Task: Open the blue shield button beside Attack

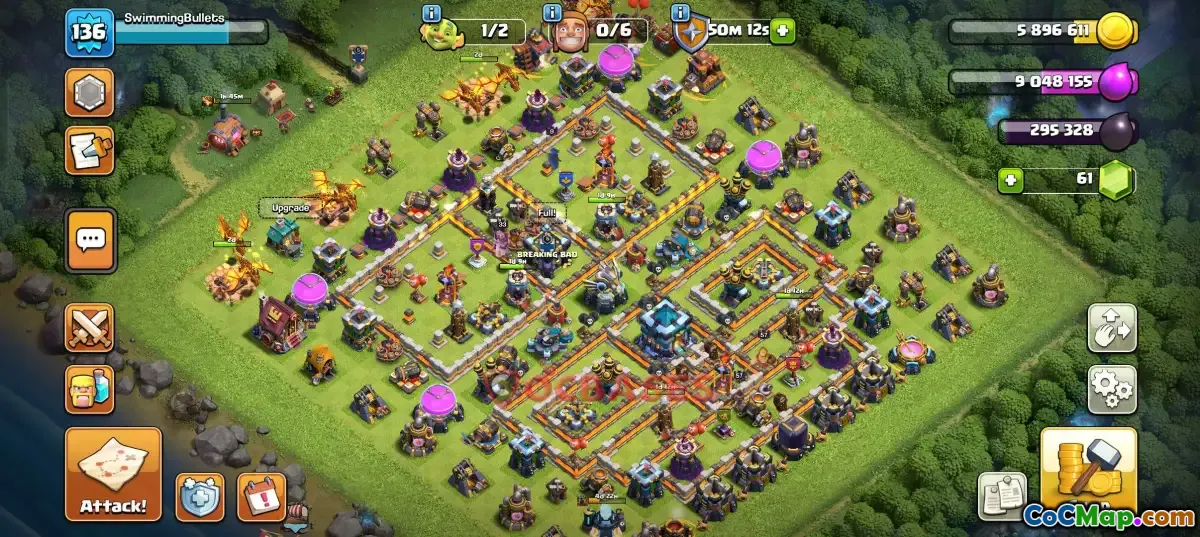Action: 200,497
